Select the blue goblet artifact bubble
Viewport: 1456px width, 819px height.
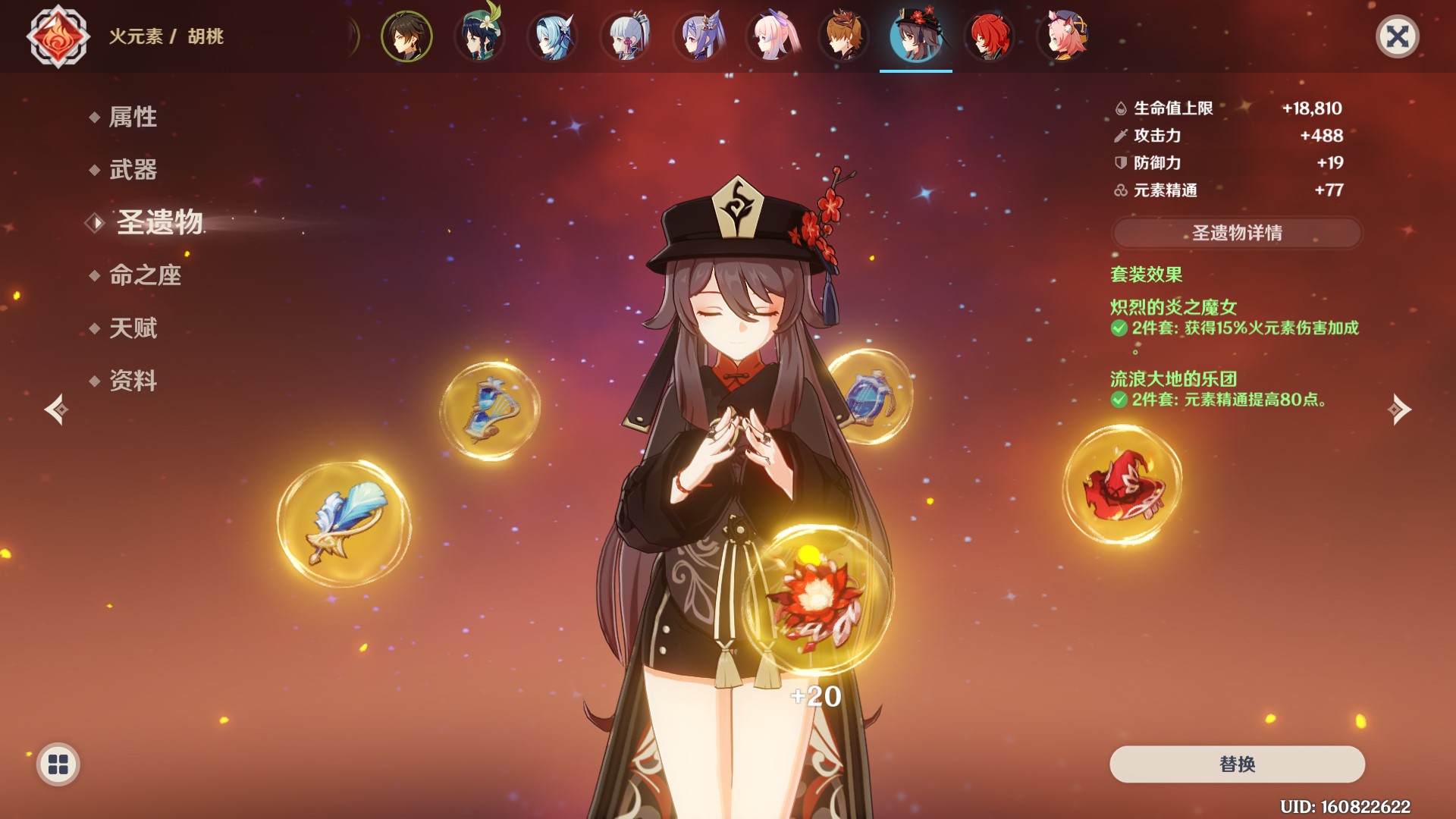[x=872, y=396]
